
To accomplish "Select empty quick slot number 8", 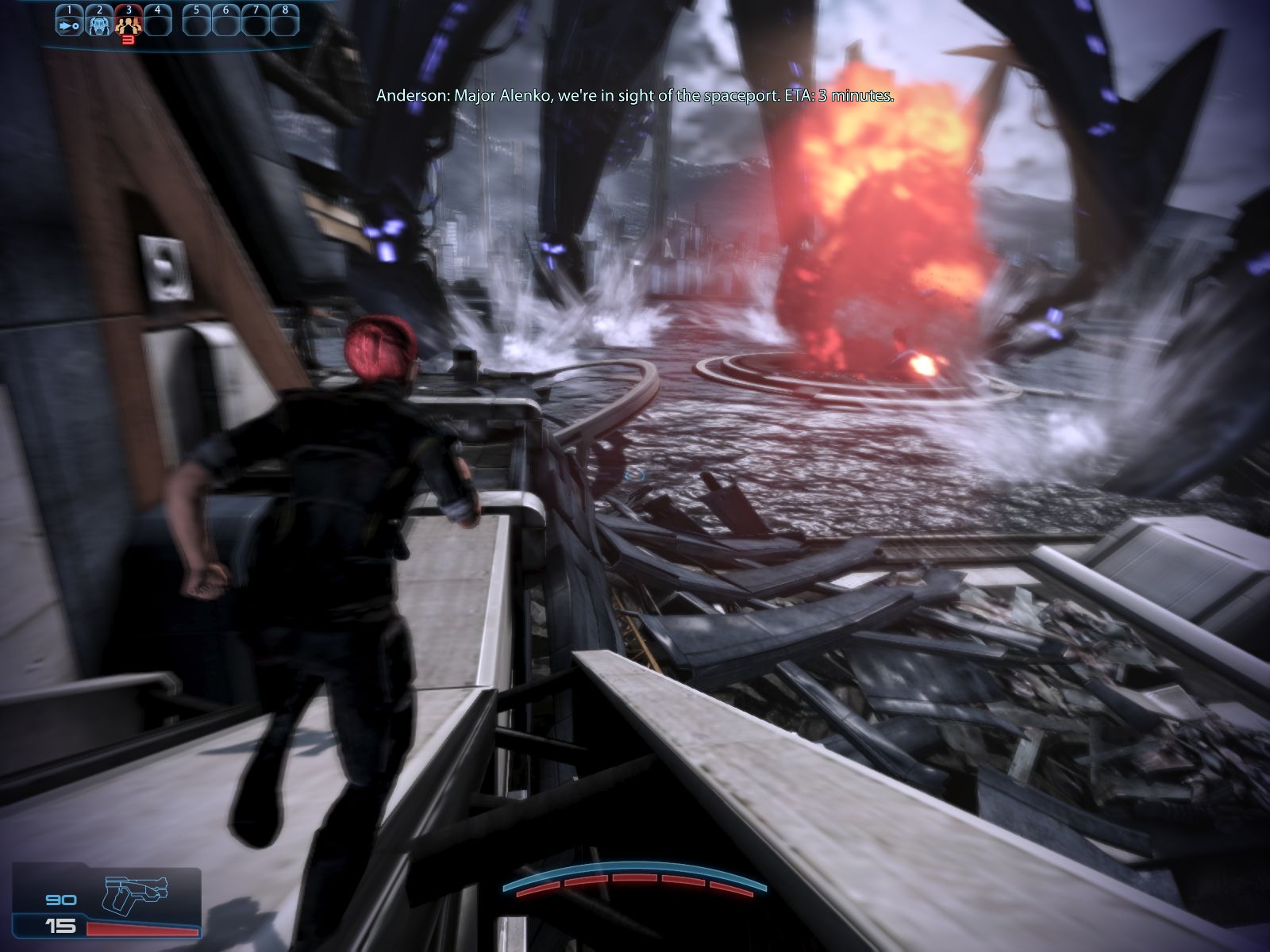I will coord(285,24).
